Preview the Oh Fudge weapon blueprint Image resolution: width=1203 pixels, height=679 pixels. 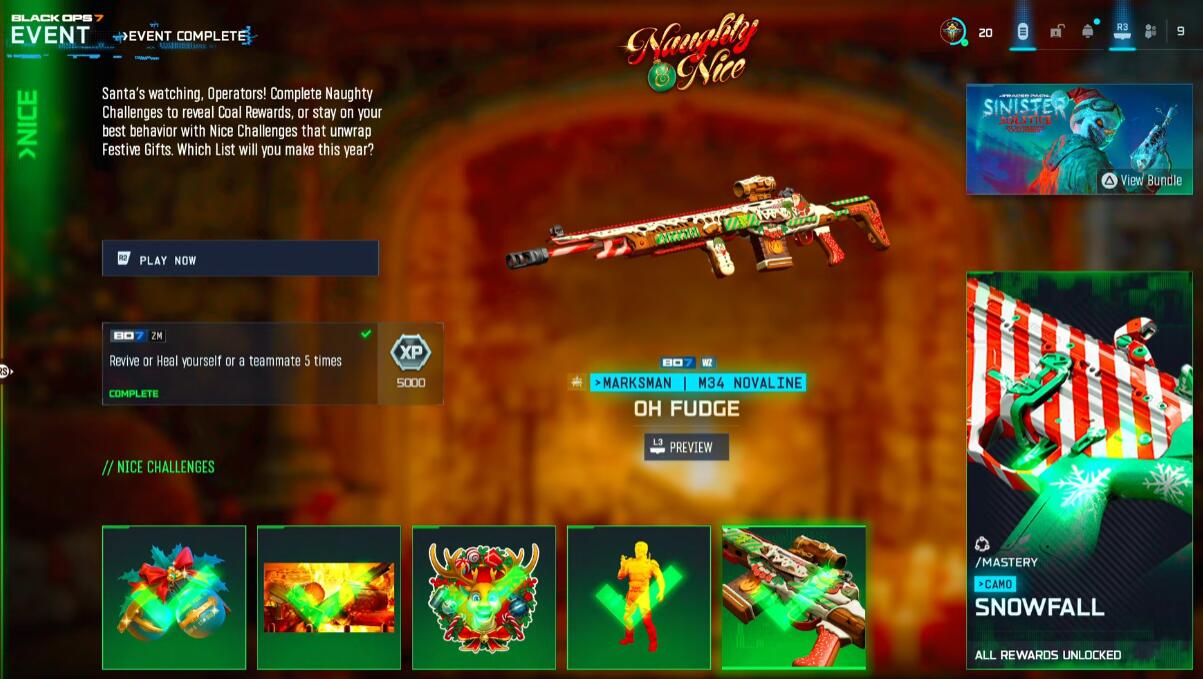point(686,447)
